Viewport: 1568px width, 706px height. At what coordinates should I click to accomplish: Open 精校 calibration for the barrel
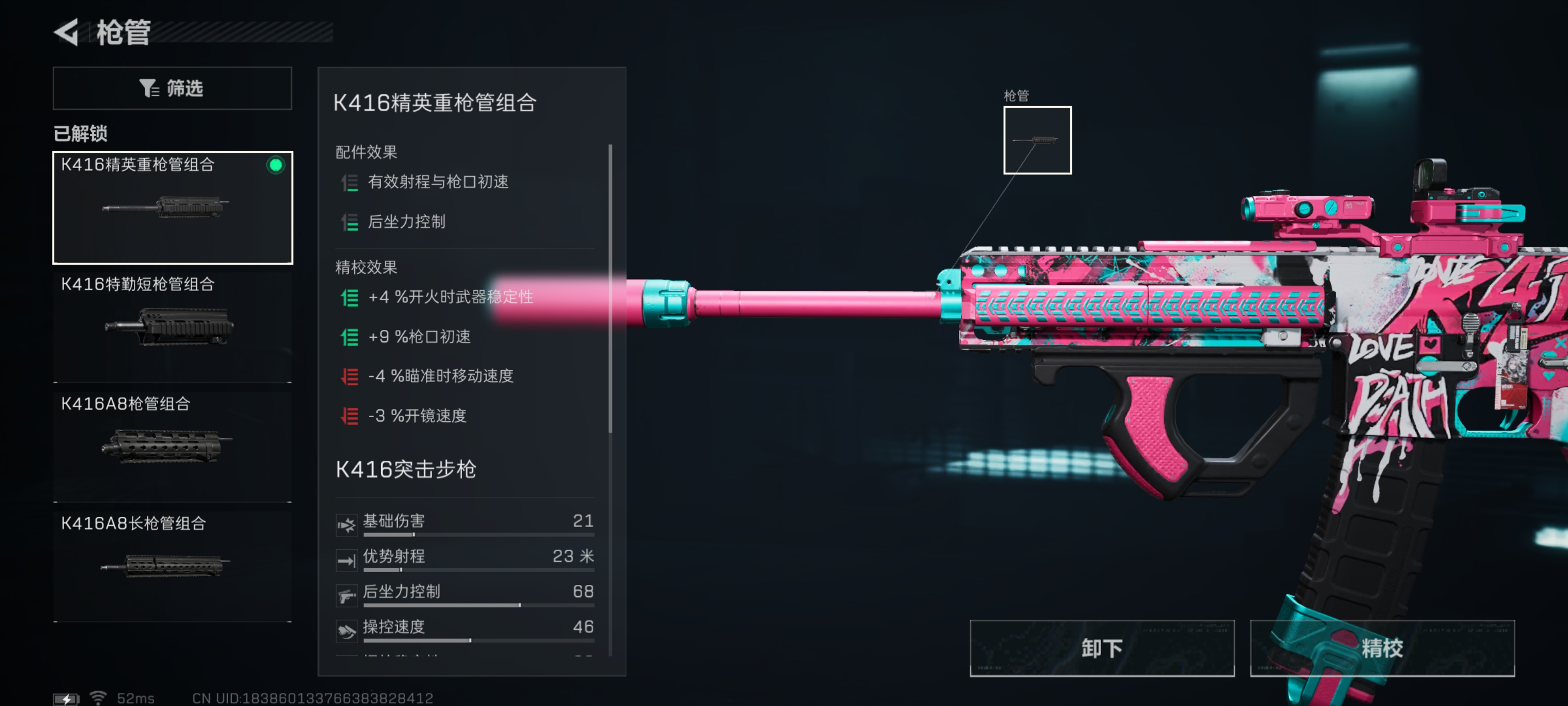coord(1381,648)
